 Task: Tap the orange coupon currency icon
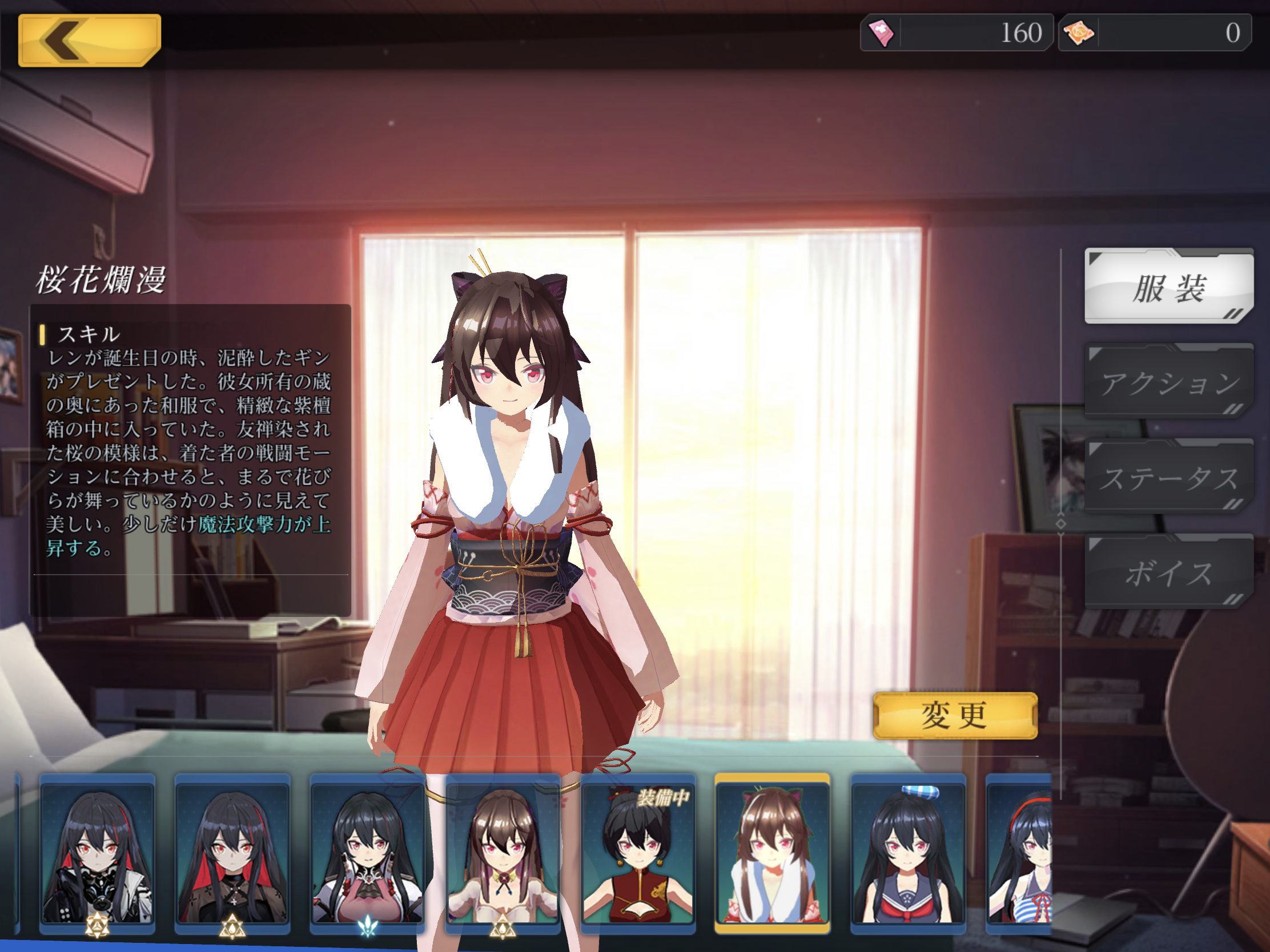coord(1078,33)
